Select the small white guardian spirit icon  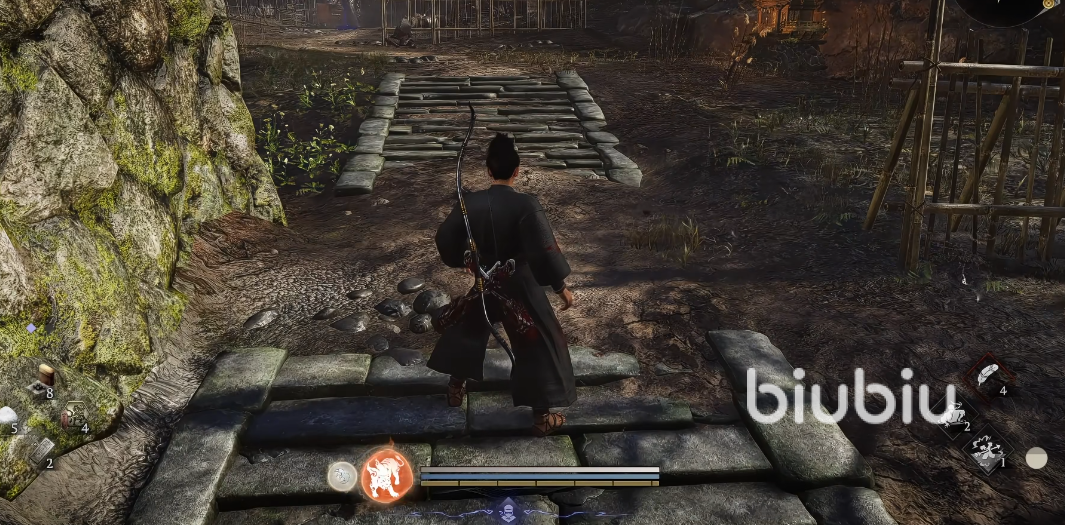coord(342,476)
